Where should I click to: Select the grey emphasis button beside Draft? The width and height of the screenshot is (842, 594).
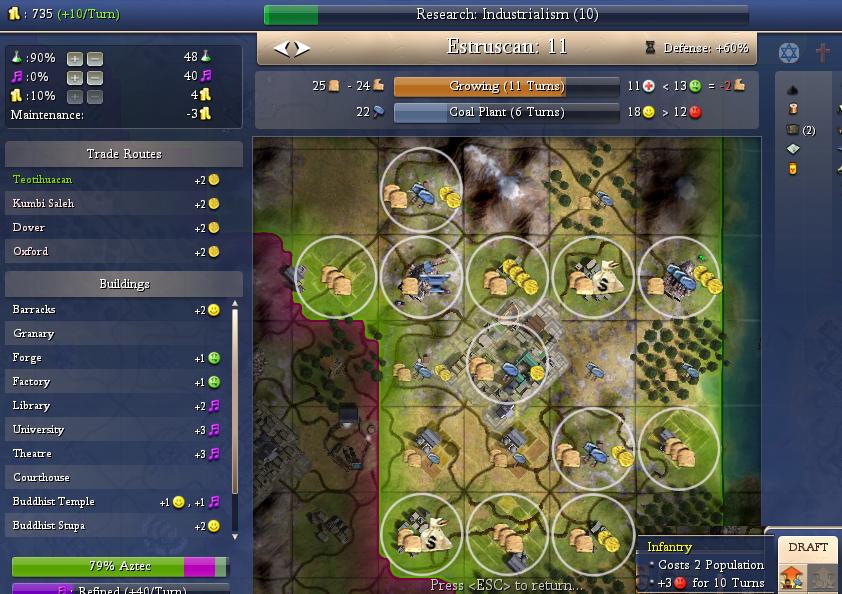824,577
